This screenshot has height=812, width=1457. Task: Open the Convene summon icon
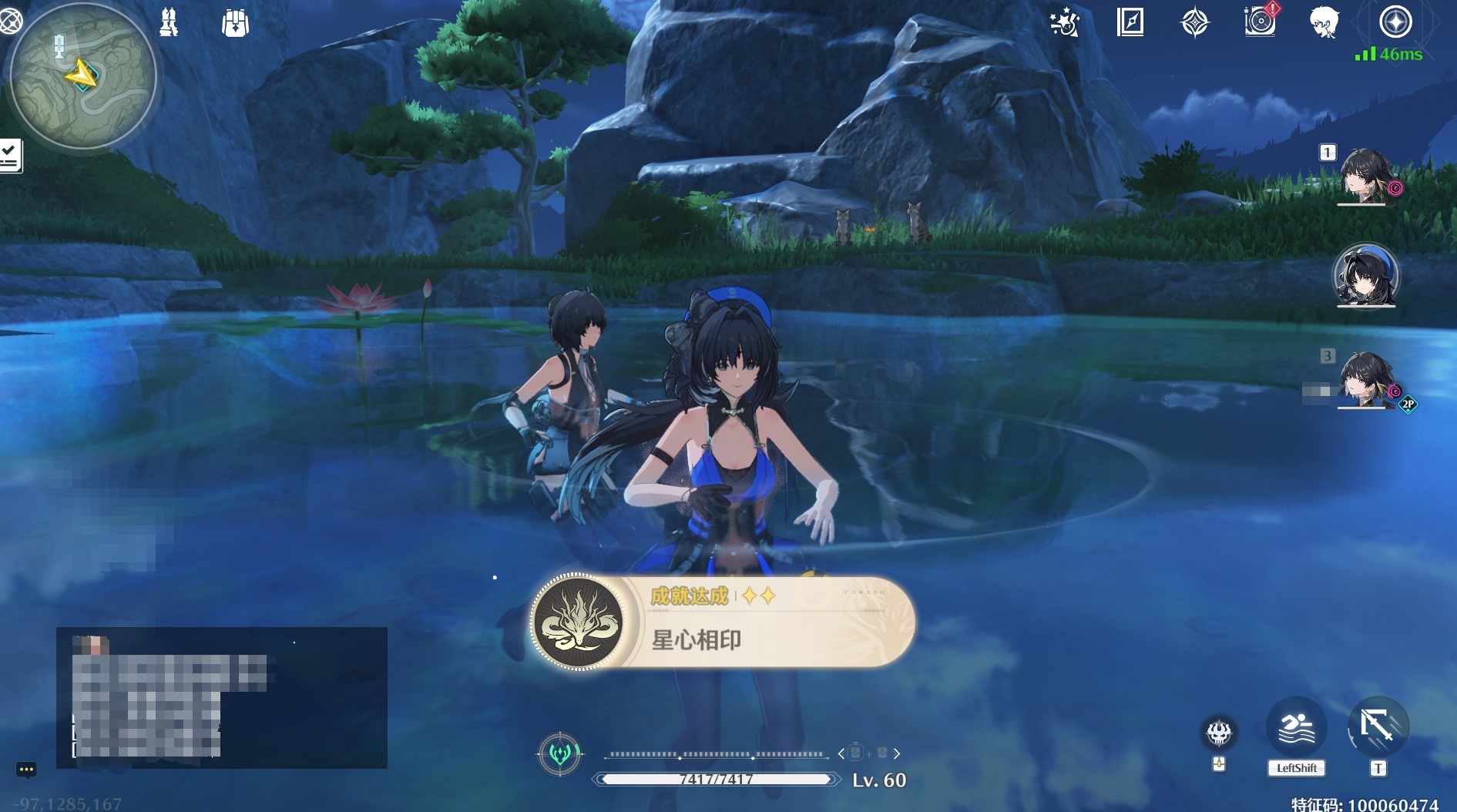point(1195,23)
